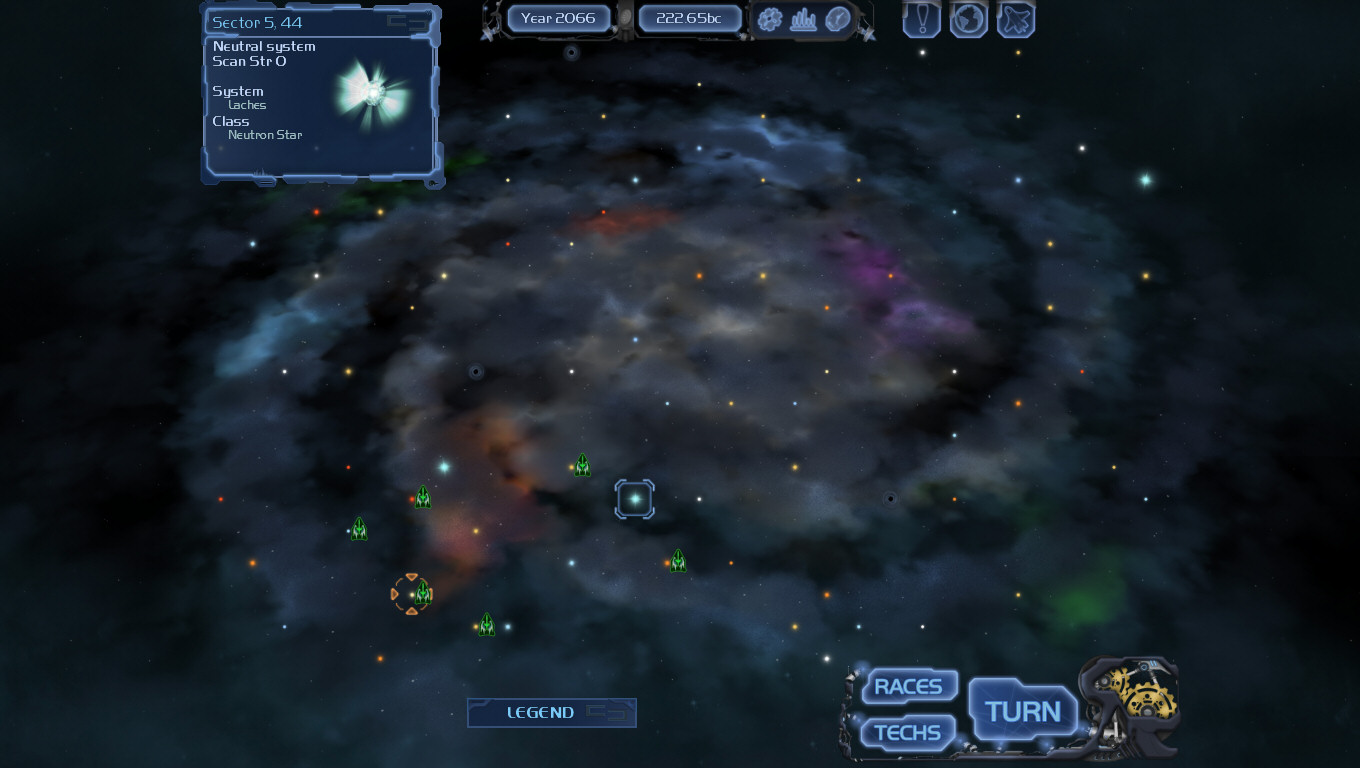The height and width of the screenshot is (768, 1360).
Task: End the current turn with TURN
Action: coord(1022,711)
